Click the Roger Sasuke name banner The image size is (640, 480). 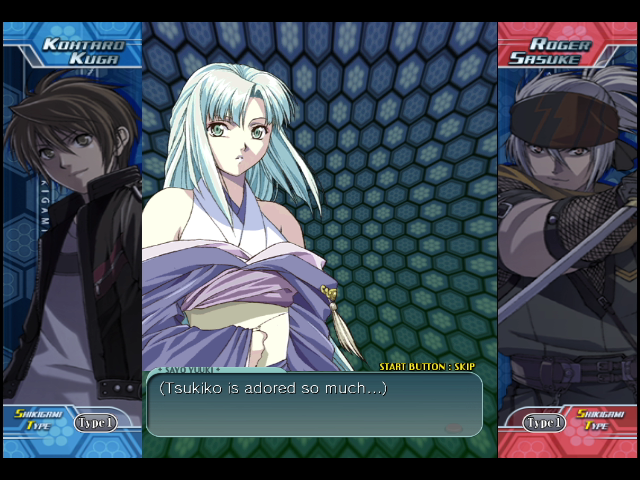559,51
